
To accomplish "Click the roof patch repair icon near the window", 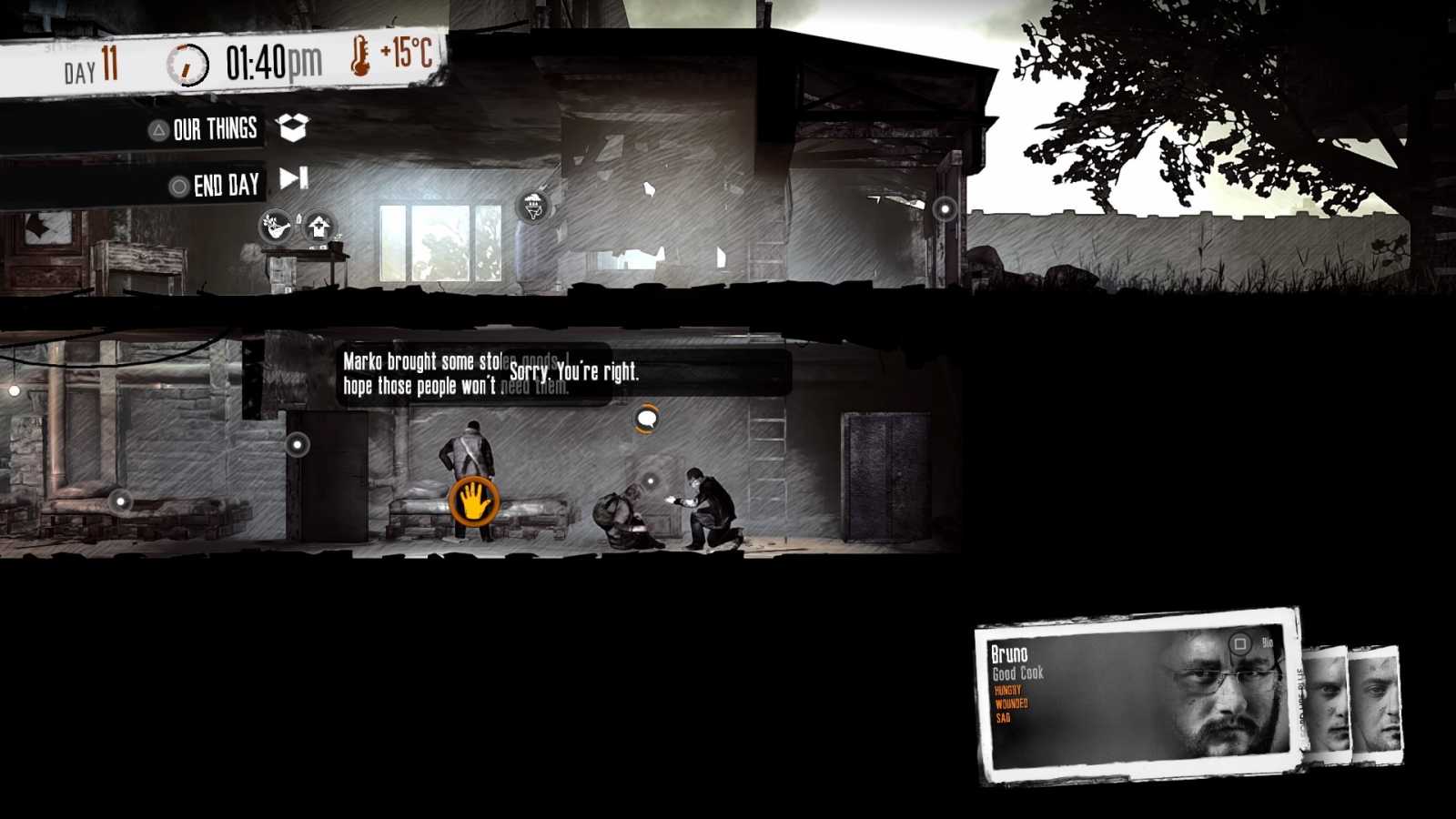I will tap(532, 205).
